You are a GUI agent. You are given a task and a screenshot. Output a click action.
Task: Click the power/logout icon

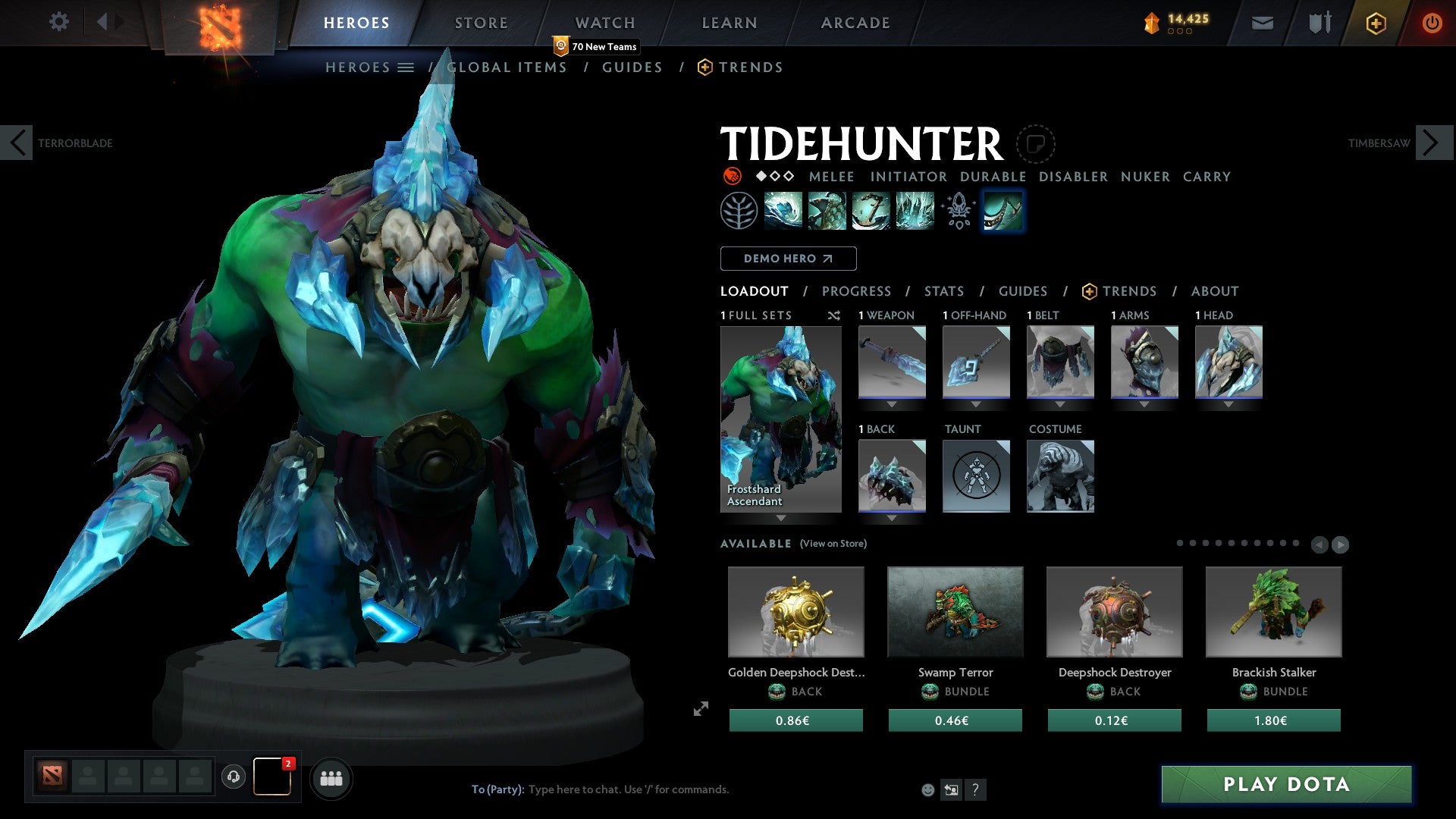[1432, 23]
